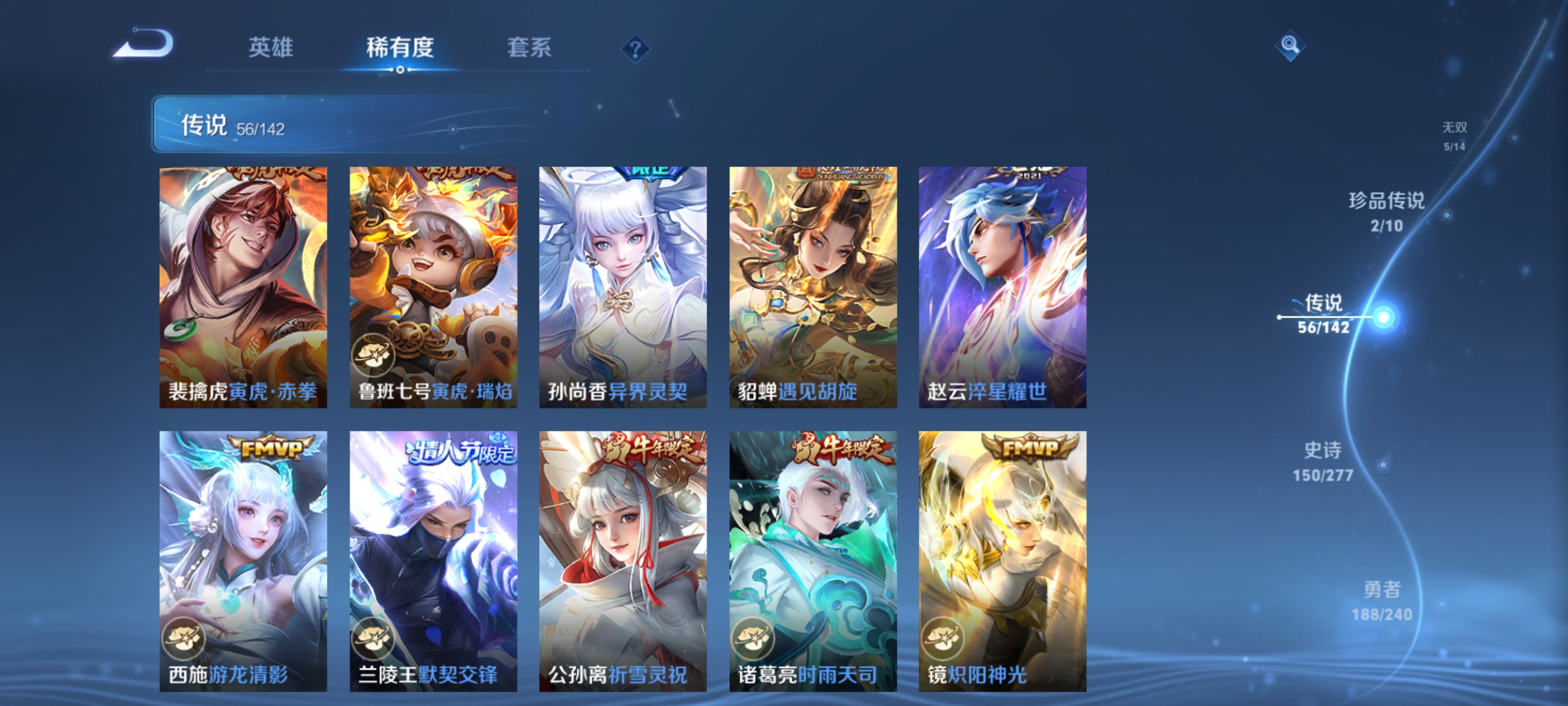1568x706 pixels.
Task: Switch to the 英雄 tab
Action: pyautogui.click(x=272, y=49)
